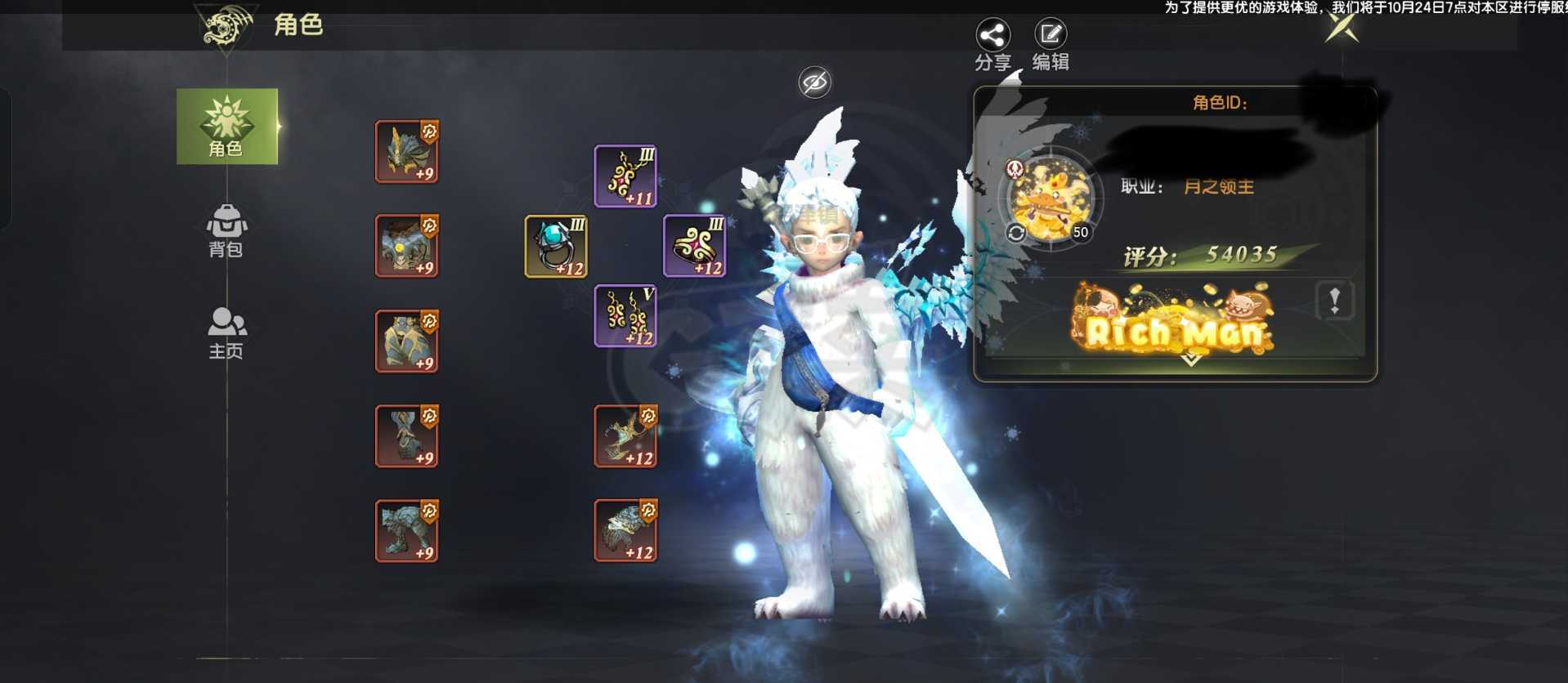1568x683 pixels.
Task: Inspect the +11 necklace slot
Action: point(625,176)
